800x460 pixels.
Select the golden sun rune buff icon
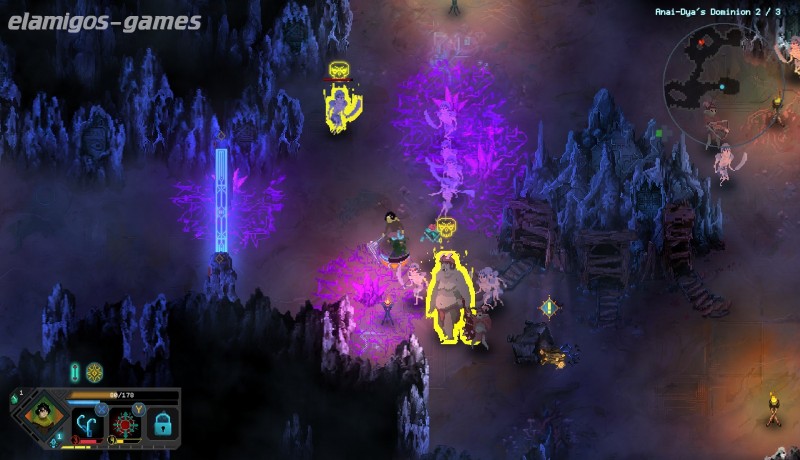pyautogui.click(x=94, y=372)
